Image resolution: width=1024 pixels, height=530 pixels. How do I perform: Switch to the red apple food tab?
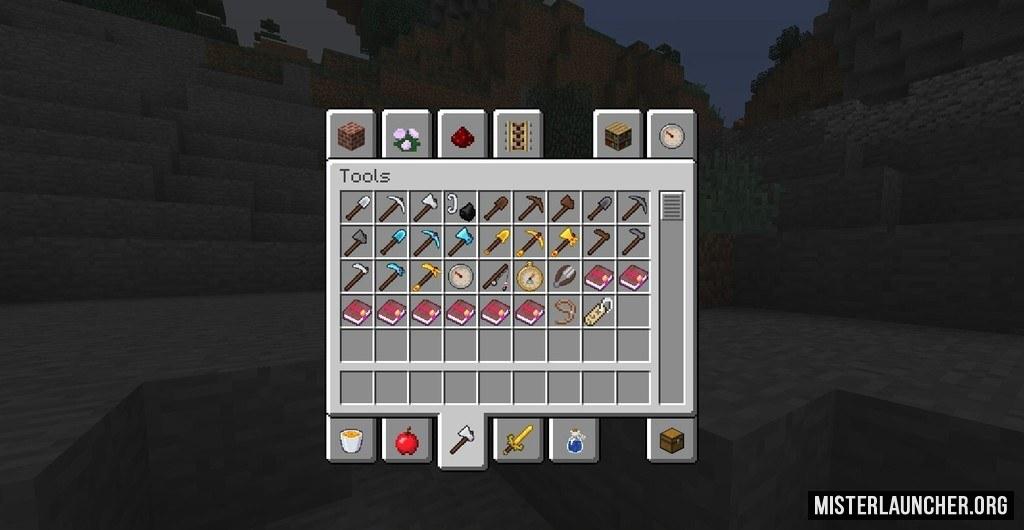406,440
